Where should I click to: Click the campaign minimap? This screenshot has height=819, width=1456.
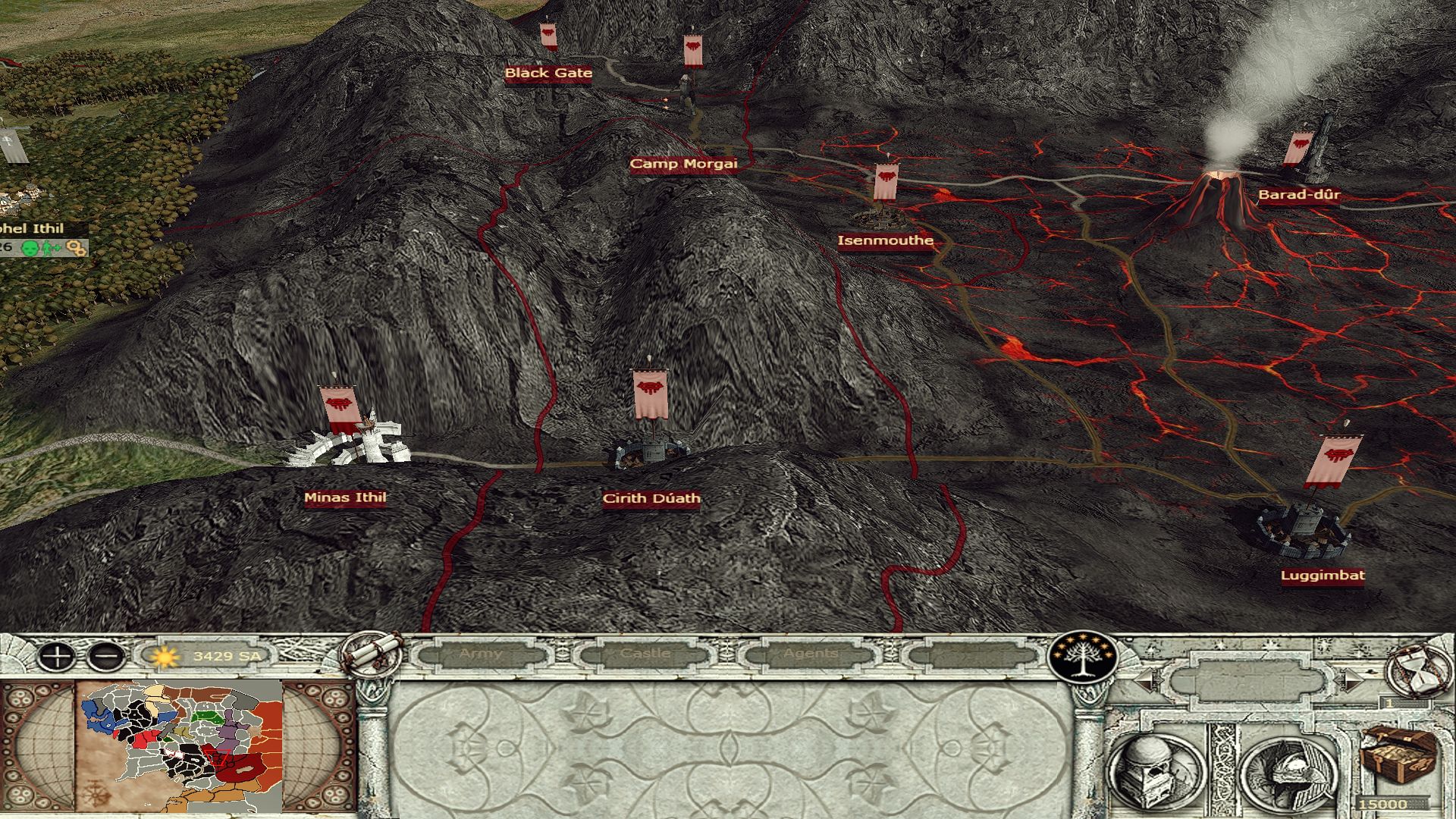pos(180,746)
